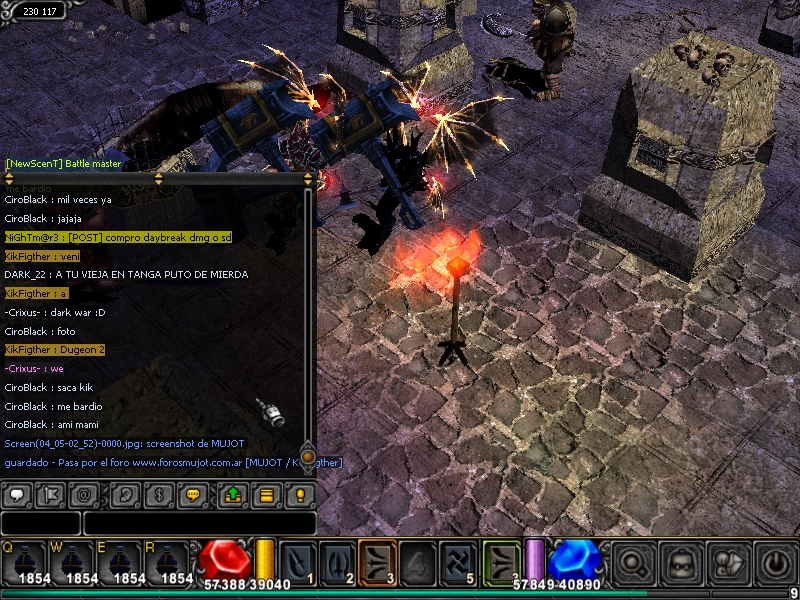Open the yellow list lines chat button
Viewport: 800px width, 600px height.
[x=266, y=494]
